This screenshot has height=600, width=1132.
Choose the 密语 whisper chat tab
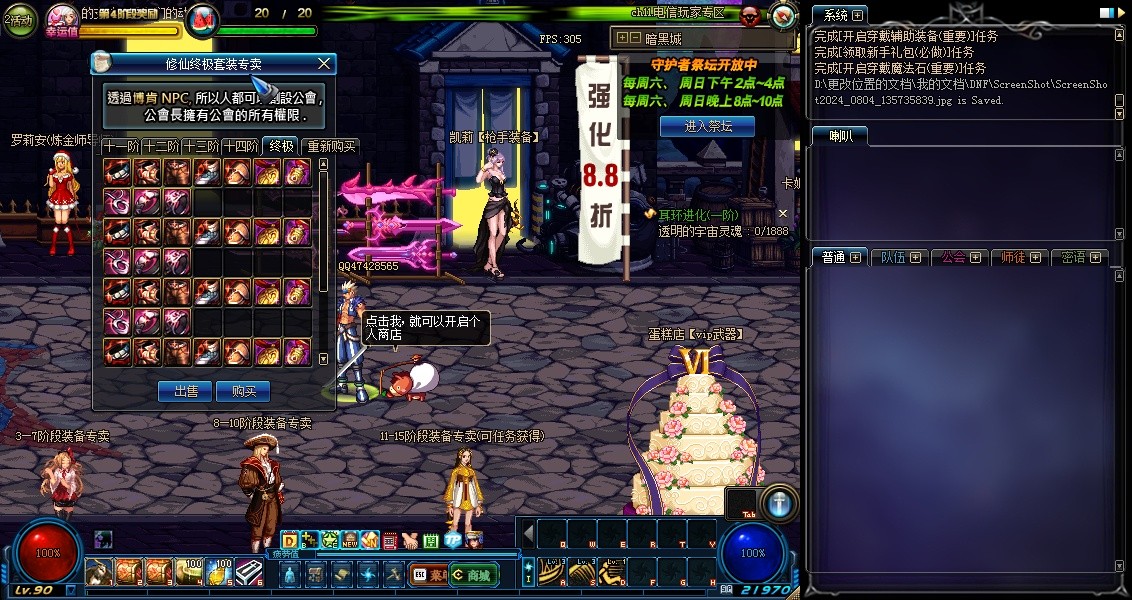tap(1080, 257)
